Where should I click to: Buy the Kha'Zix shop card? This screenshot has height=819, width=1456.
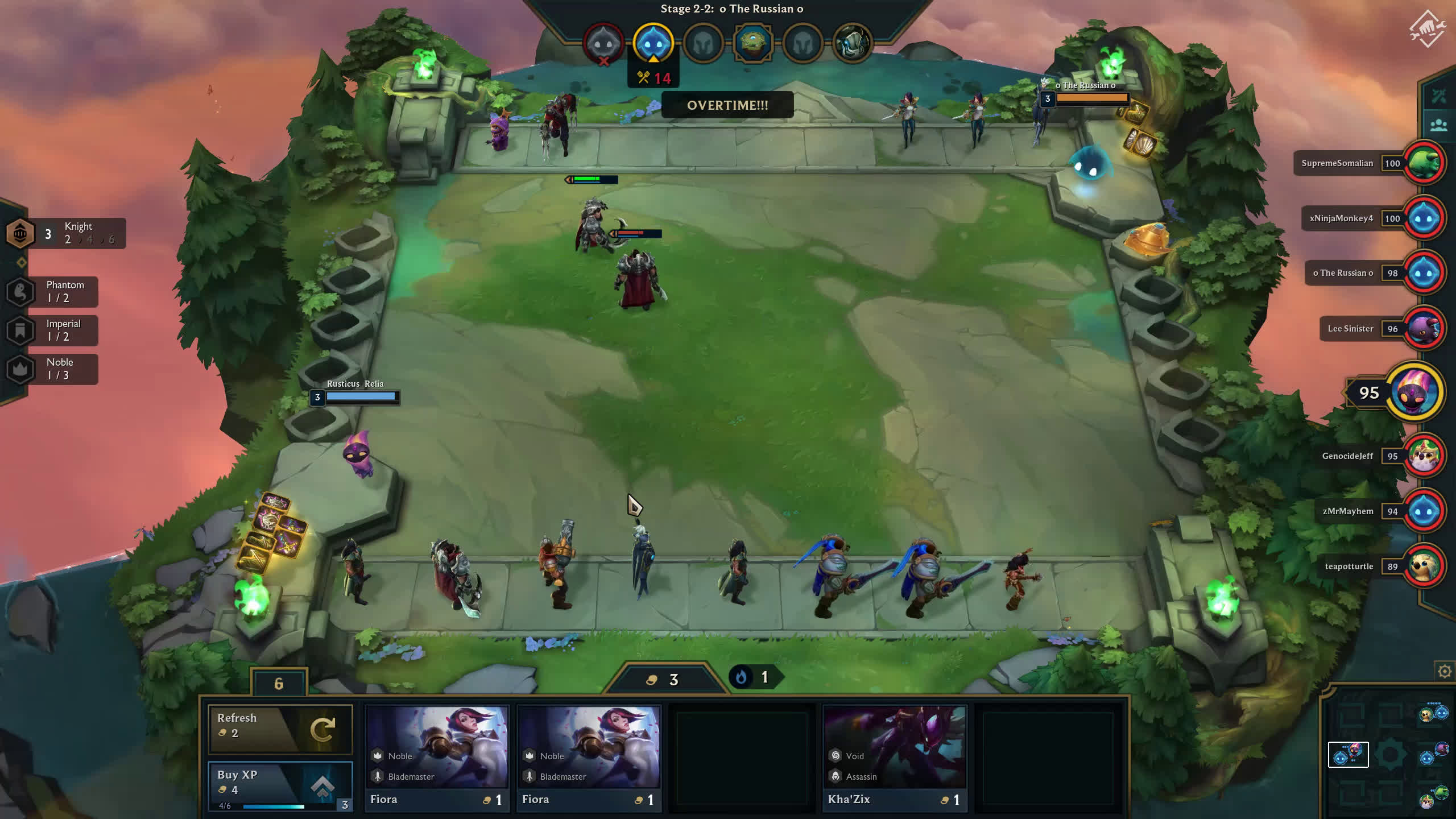tap(895, 755)
